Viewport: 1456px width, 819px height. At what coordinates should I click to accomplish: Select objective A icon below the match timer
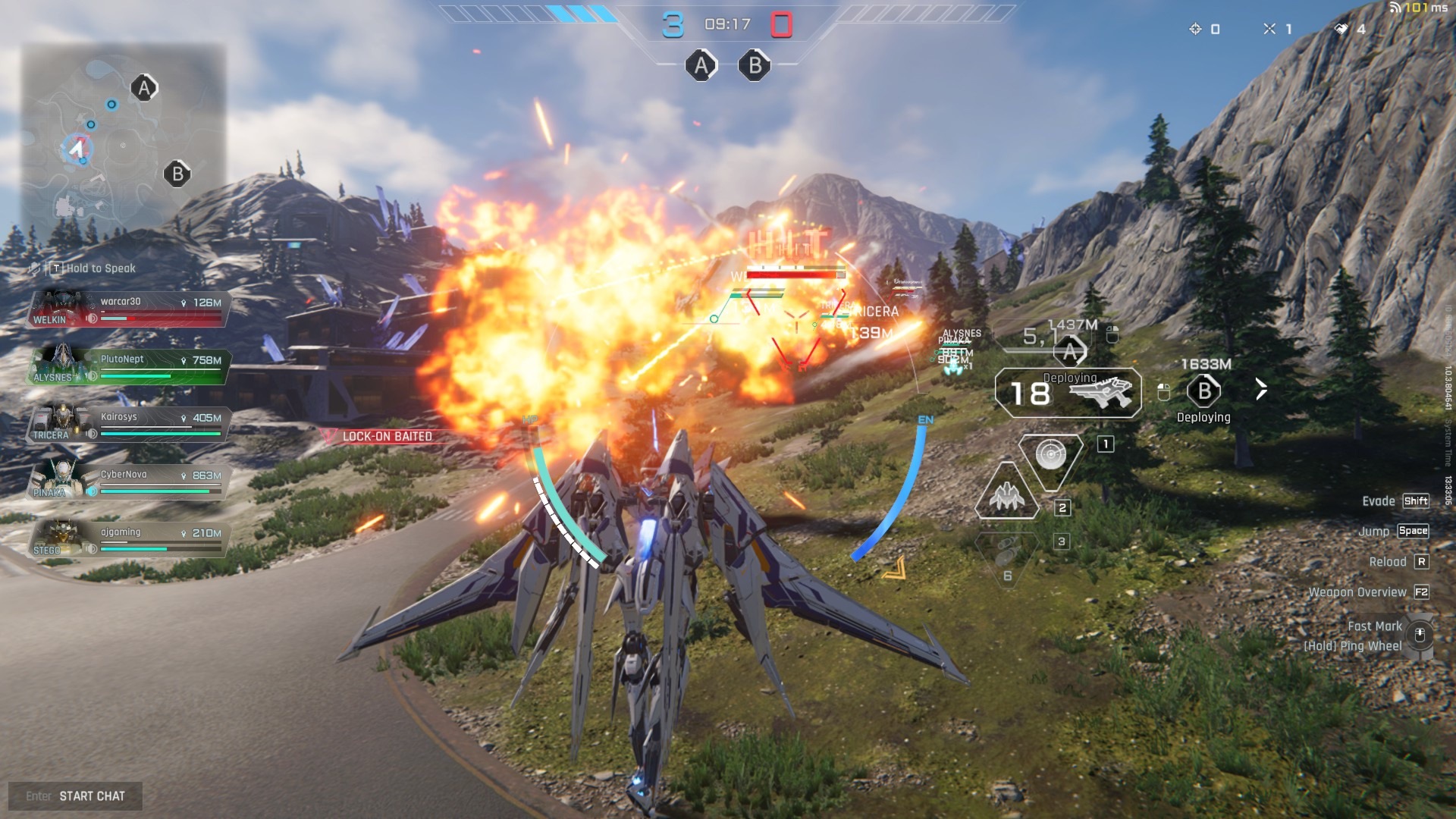click(701, 66)
